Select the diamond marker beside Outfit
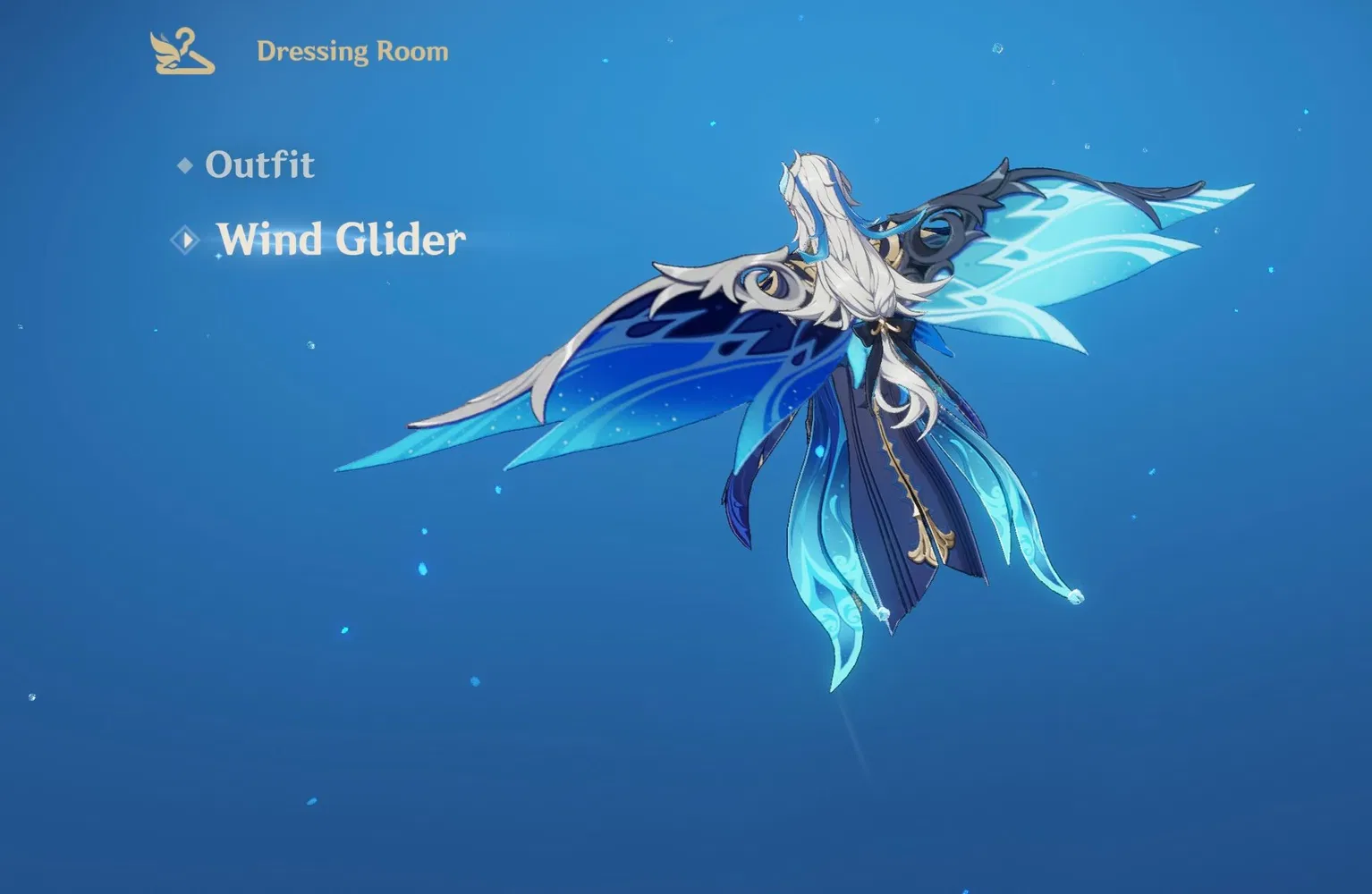Image resolution: width=1372 pixels, height=894 pixels. 186,164
